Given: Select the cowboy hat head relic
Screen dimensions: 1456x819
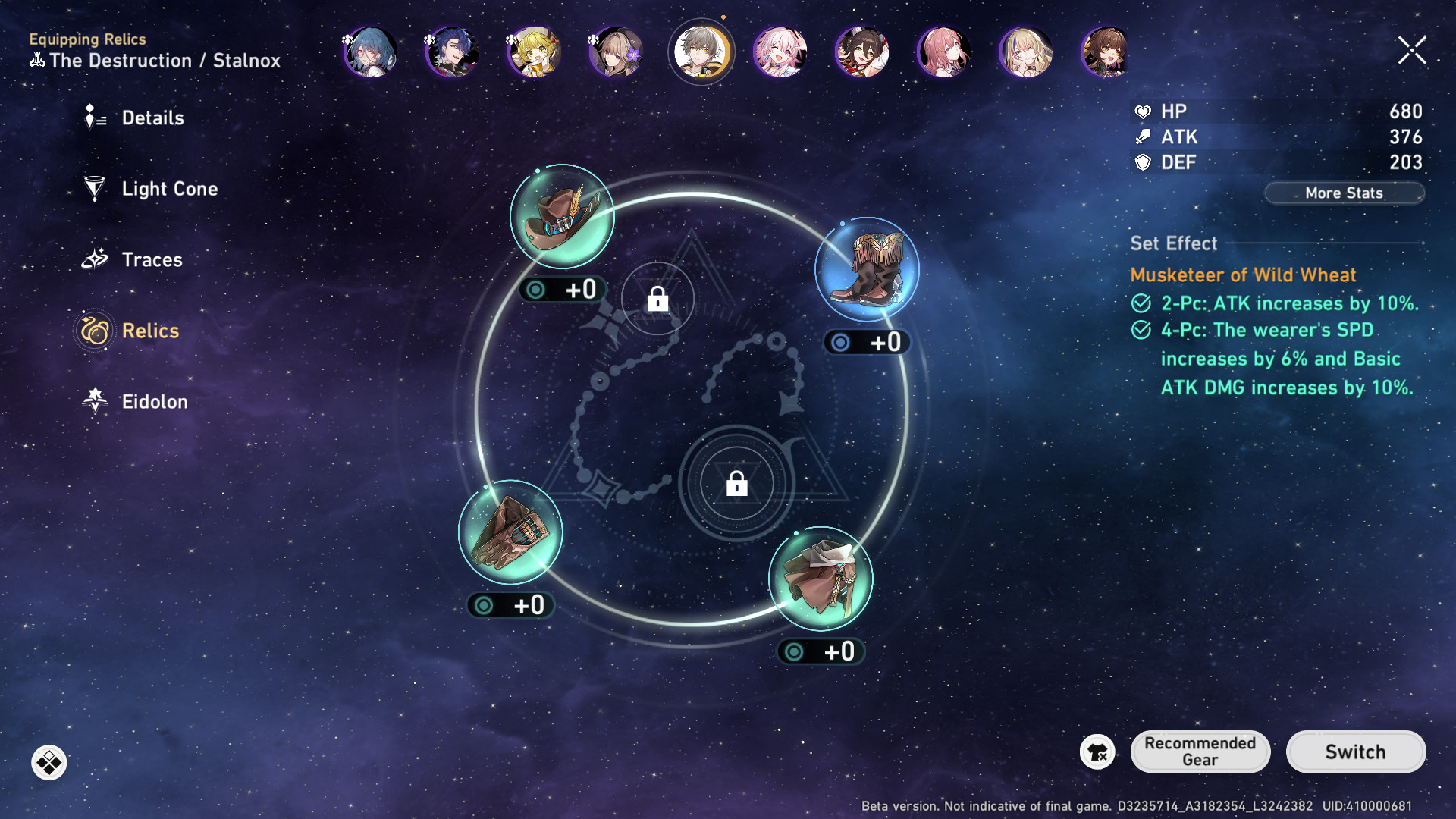Looking at the screenshot, I should click(x=562, y=217).
